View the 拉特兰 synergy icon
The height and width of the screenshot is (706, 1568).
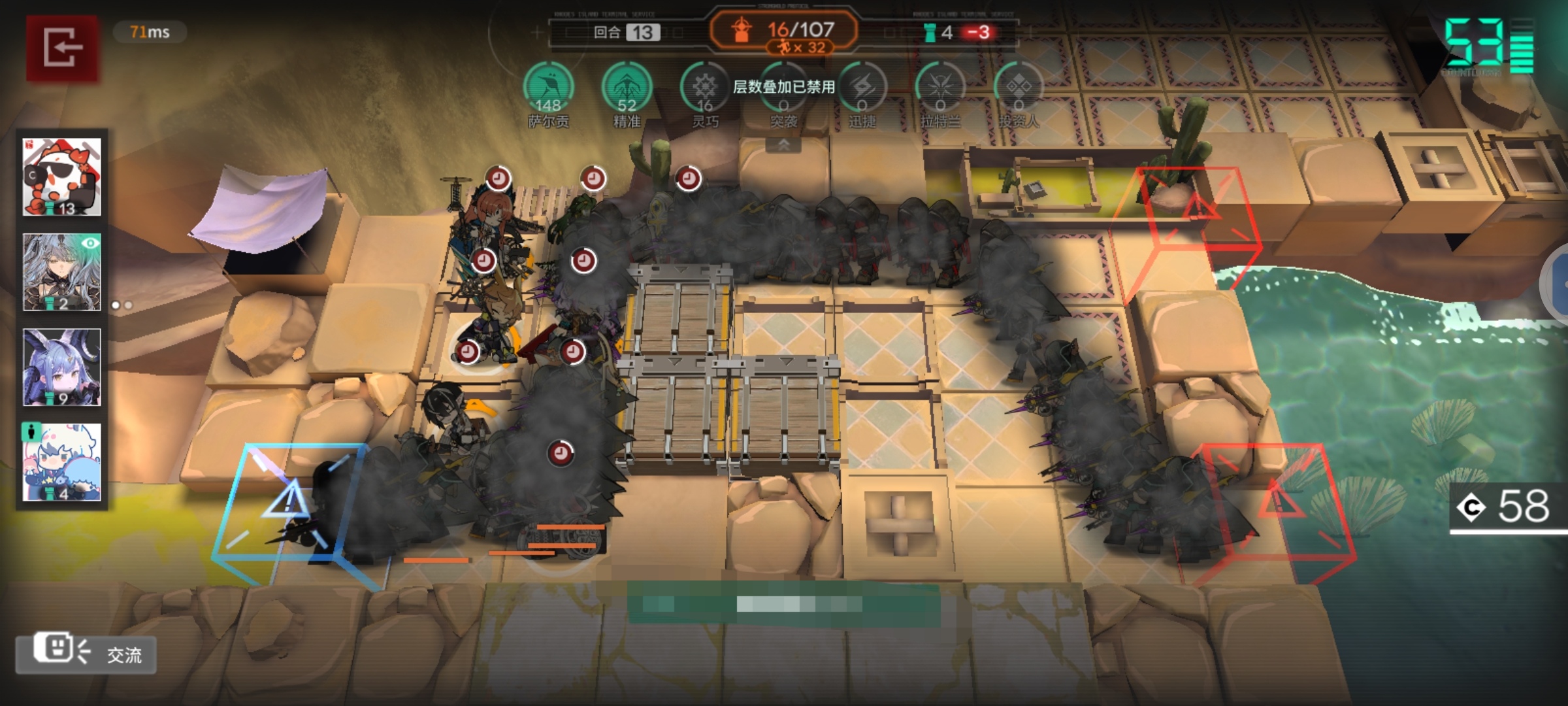pos(940,88)
